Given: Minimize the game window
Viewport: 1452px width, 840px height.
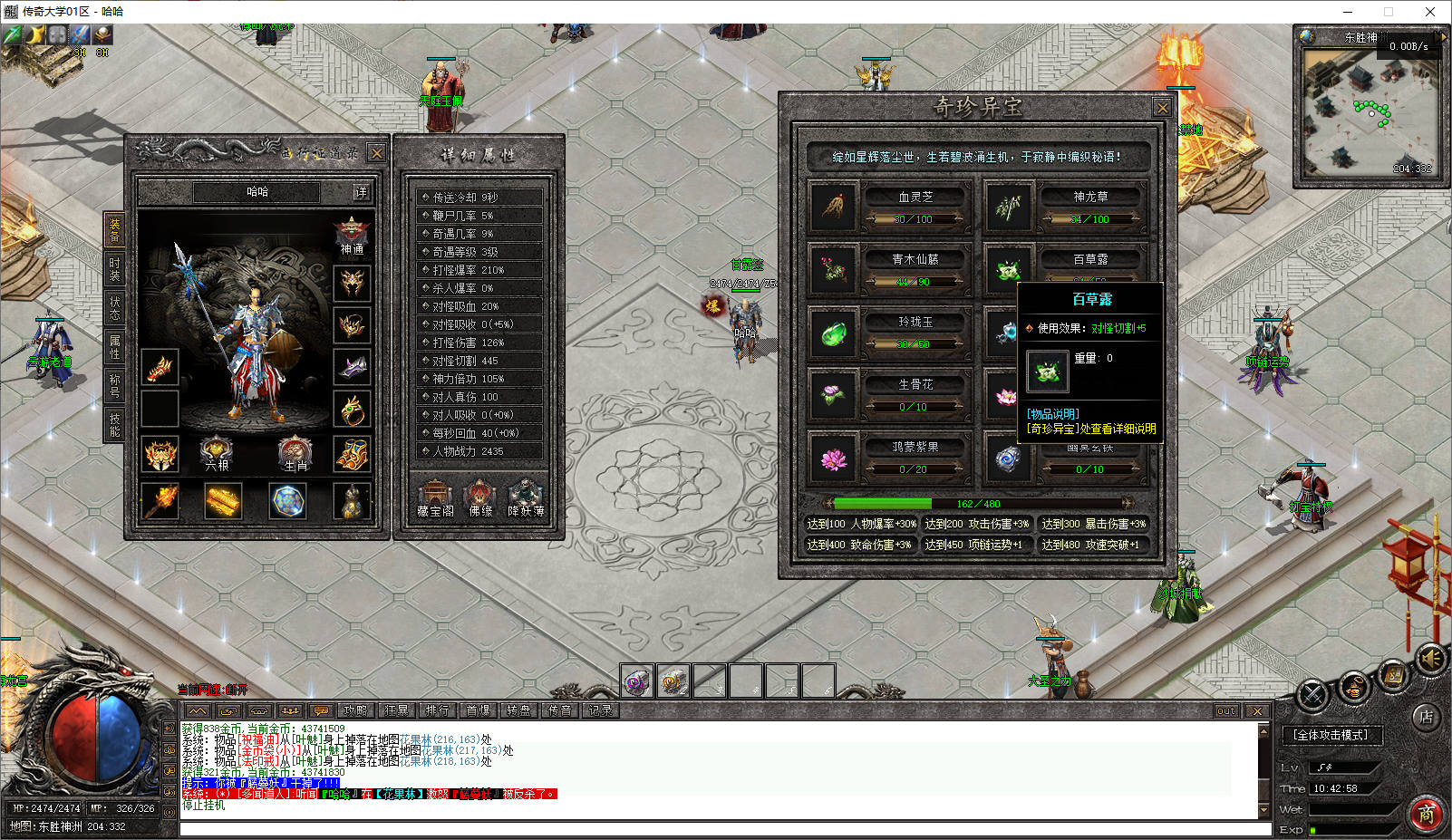Looking at the screenshot, I should click(1348, 12).
